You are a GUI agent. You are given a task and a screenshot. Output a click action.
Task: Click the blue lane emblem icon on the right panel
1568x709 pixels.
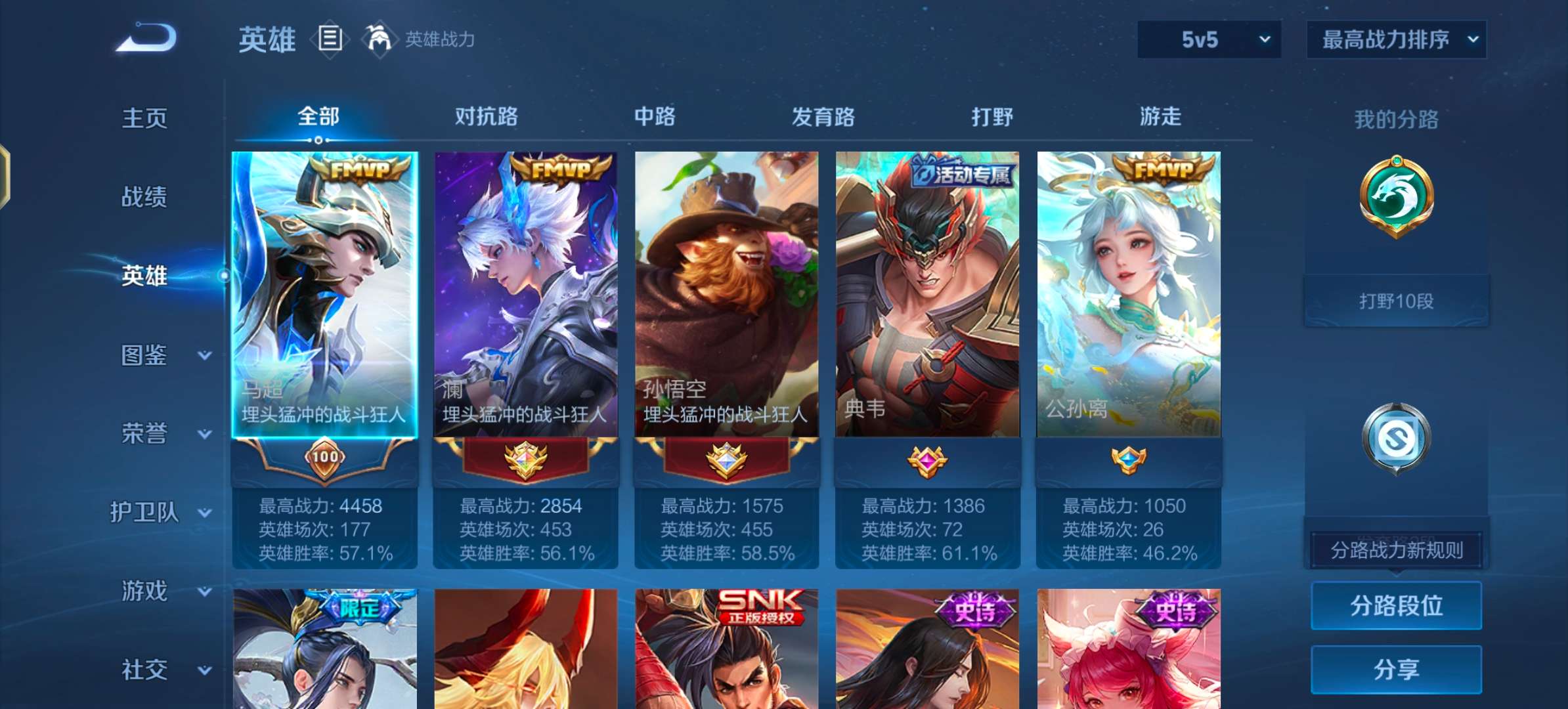point(1395,437)
